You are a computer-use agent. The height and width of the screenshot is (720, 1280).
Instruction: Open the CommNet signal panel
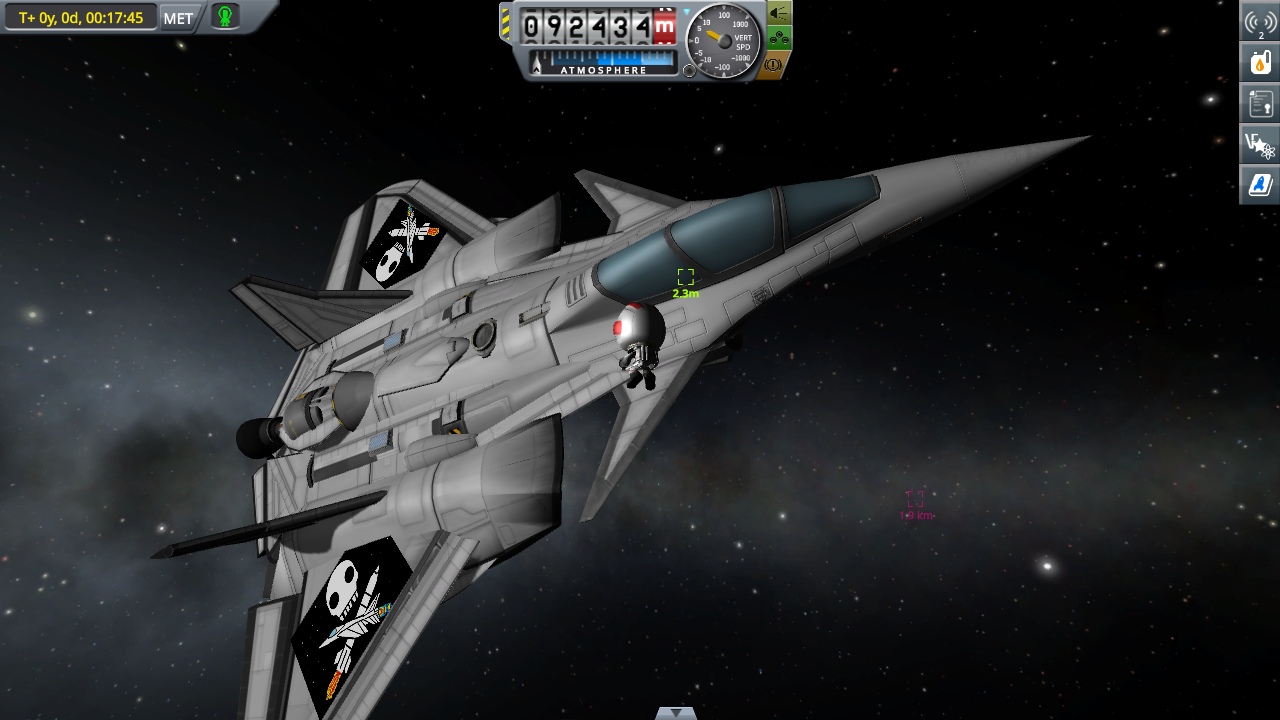(x=1260, y=23)
